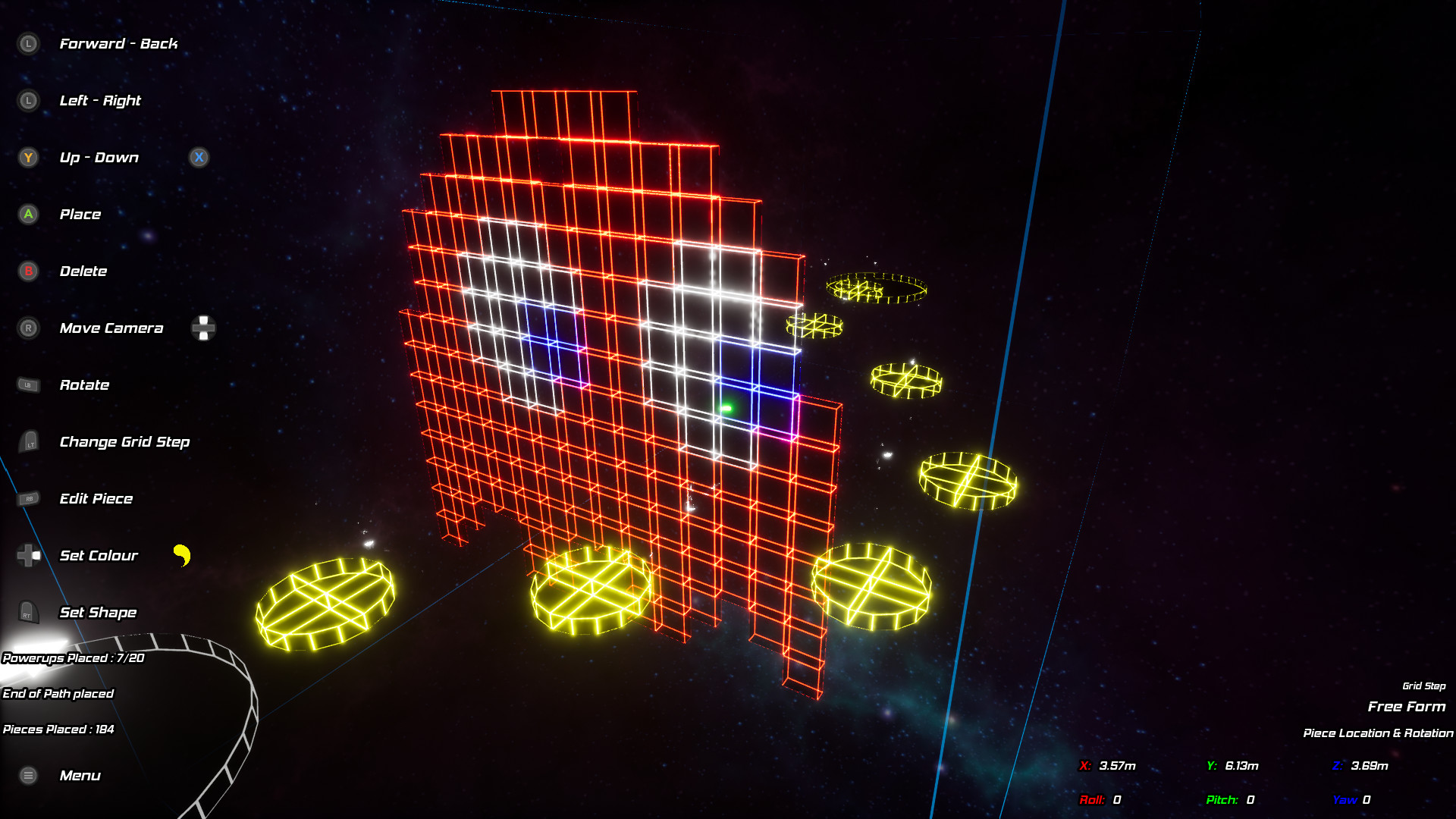The width and height of the screenshot is (1456, 819).
Task: Click the green powerup cube inside the grid
Action: pyautogui.click(x=727, y=407)
